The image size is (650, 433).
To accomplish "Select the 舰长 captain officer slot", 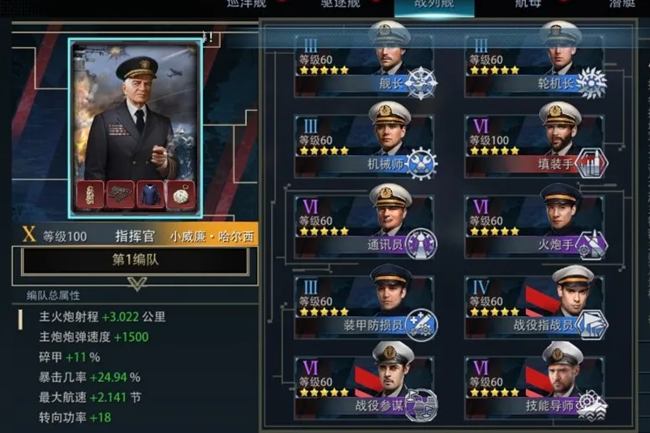I will coord(365,65).
